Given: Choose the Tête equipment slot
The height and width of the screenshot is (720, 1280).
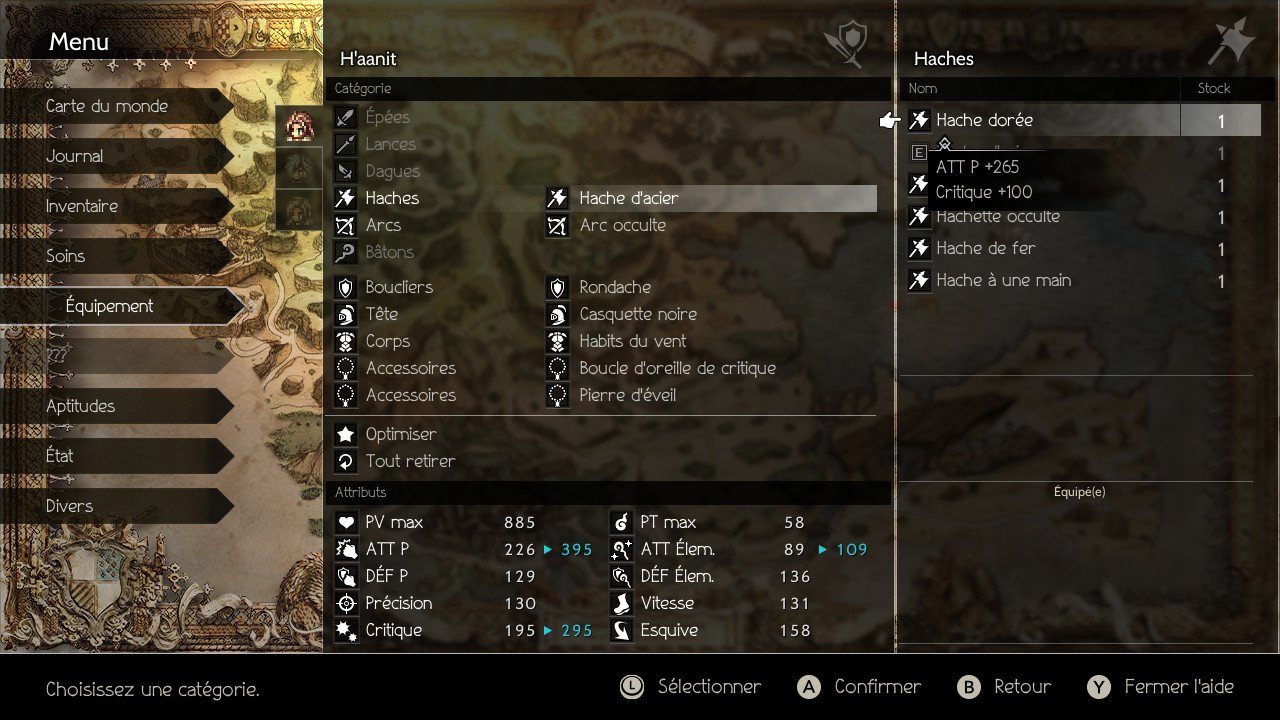Looking at the screenshot, I should coord(382,314).
